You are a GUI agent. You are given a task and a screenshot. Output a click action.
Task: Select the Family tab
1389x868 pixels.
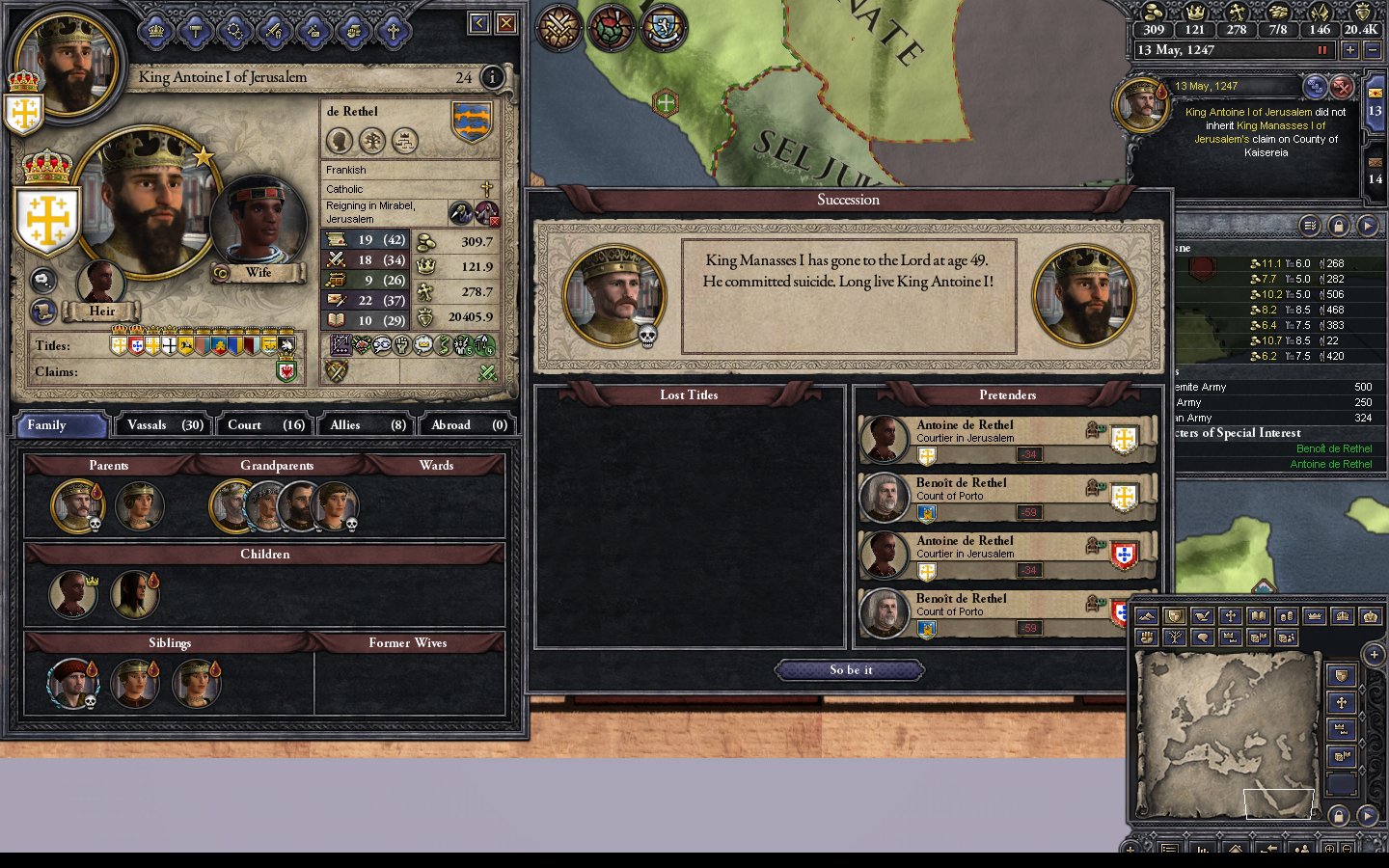tap(60, 425)
